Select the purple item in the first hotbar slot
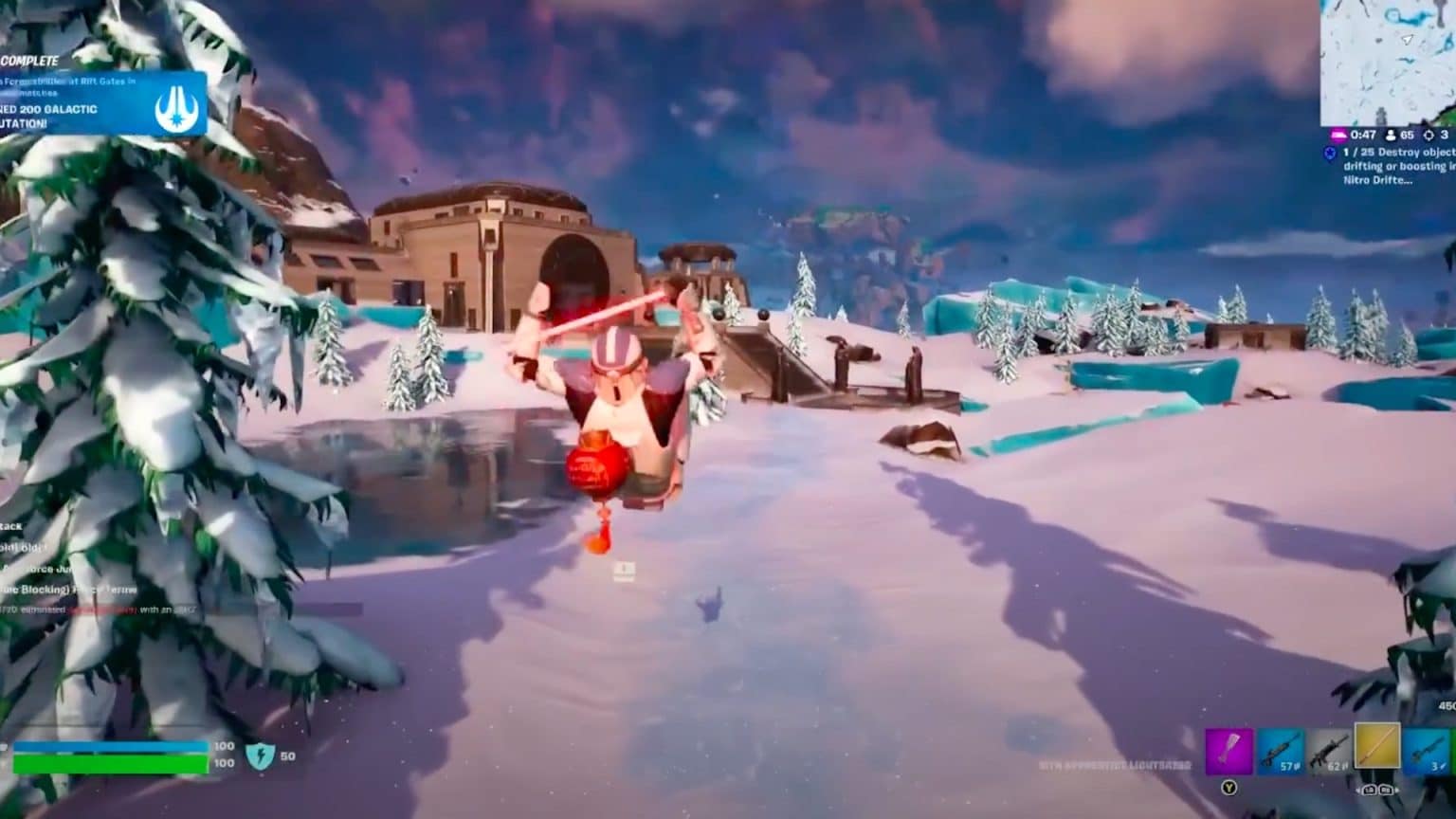The height and width of the screenshot is (819, 1456). (1228, 751)
